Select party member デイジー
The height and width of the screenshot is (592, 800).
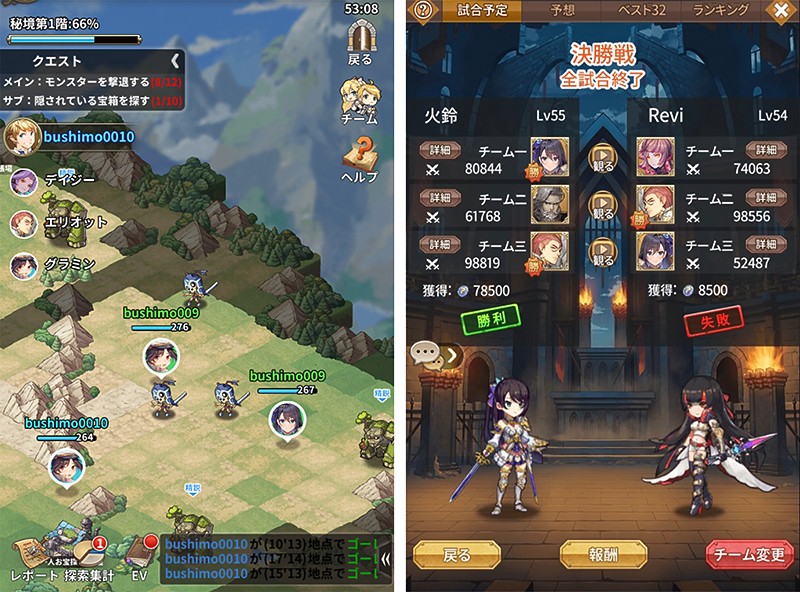(x=24, y=181)
